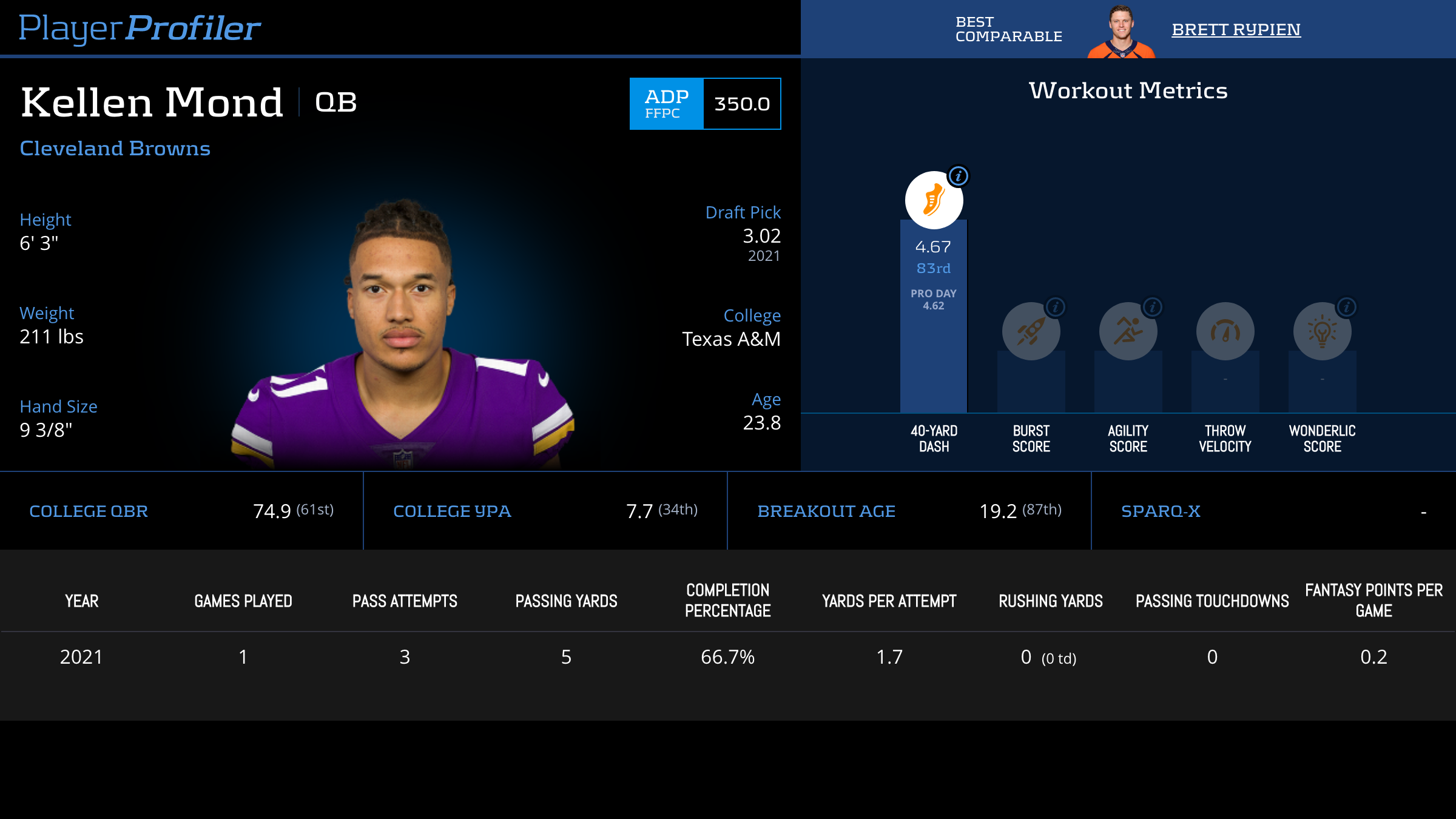1456x819 pixels.
Task: Open the info tooltip on the 40-Yard Dash
Action: 959,176
